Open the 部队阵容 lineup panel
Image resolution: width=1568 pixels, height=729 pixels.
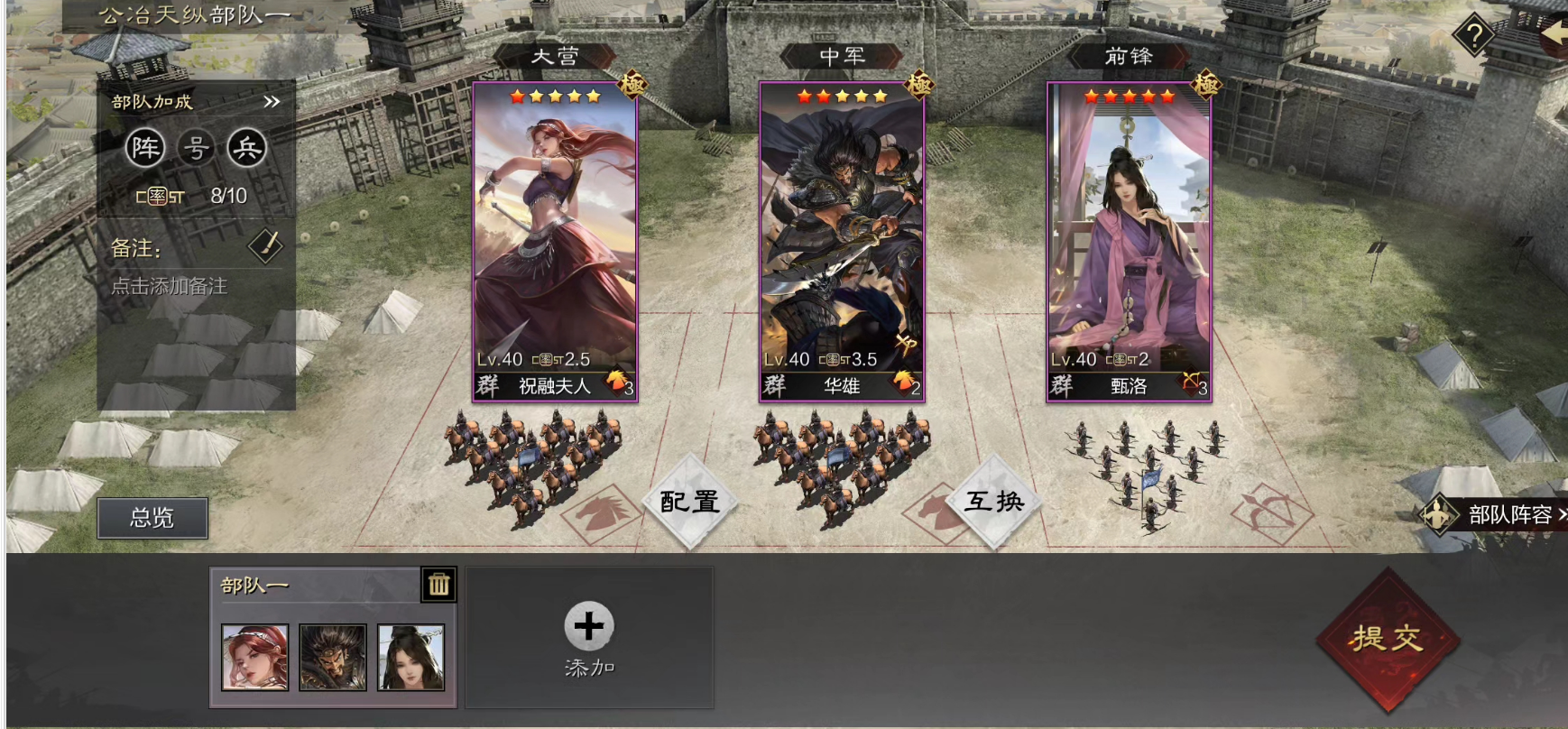[1498, 515]
